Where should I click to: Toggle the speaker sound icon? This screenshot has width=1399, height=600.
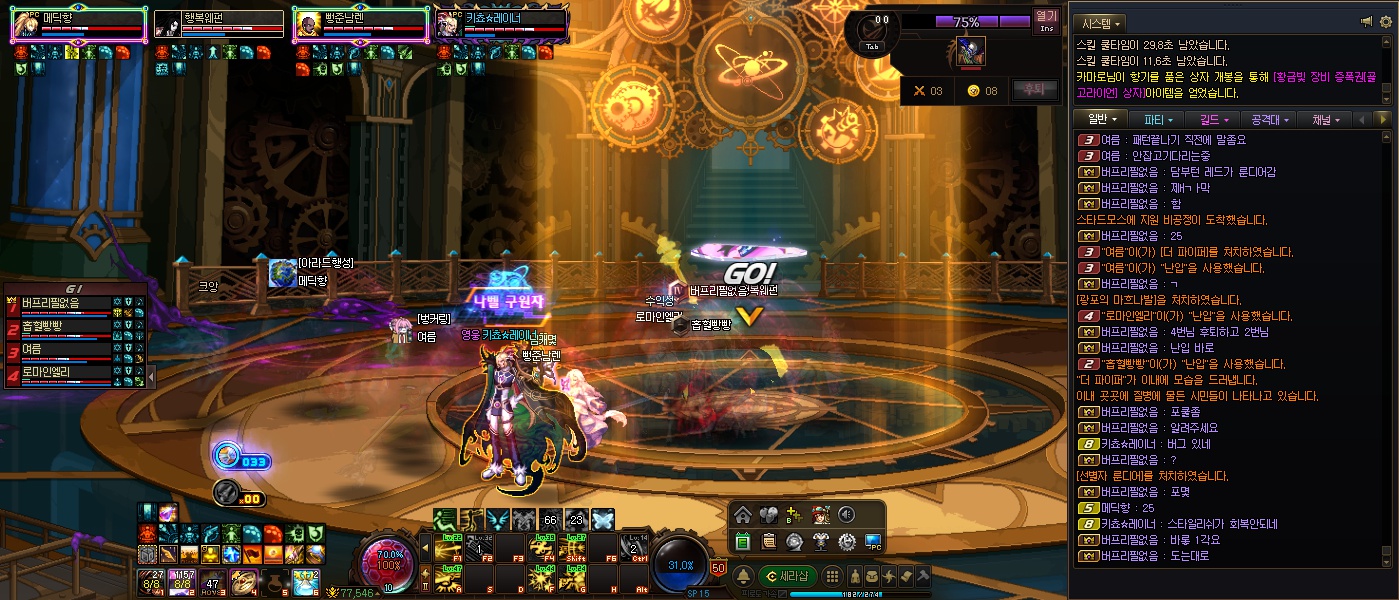(x=846, y=516)
